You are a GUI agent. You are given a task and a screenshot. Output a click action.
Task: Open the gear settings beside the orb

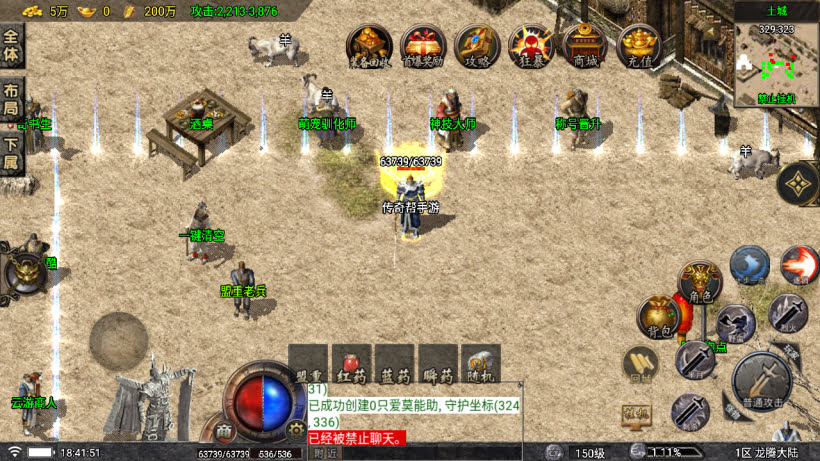pos(295,428)
